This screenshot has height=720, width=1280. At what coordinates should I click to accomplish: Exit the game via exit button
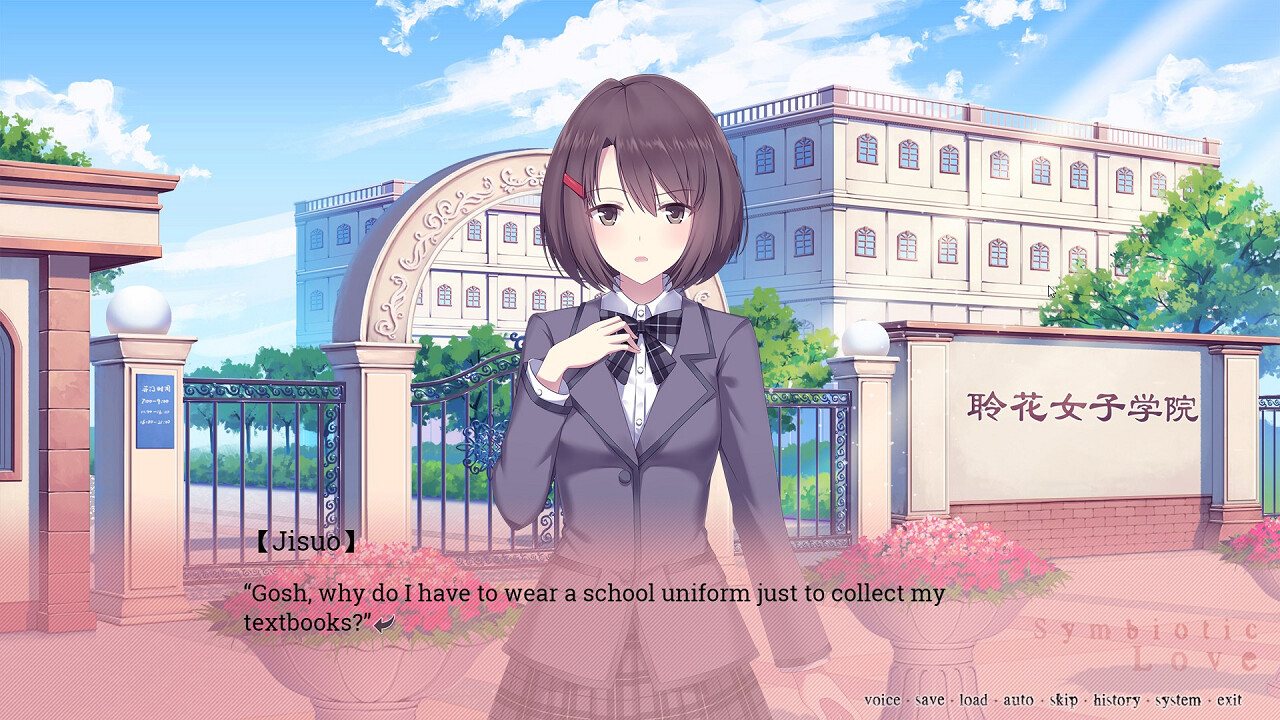click(1229, 700)
